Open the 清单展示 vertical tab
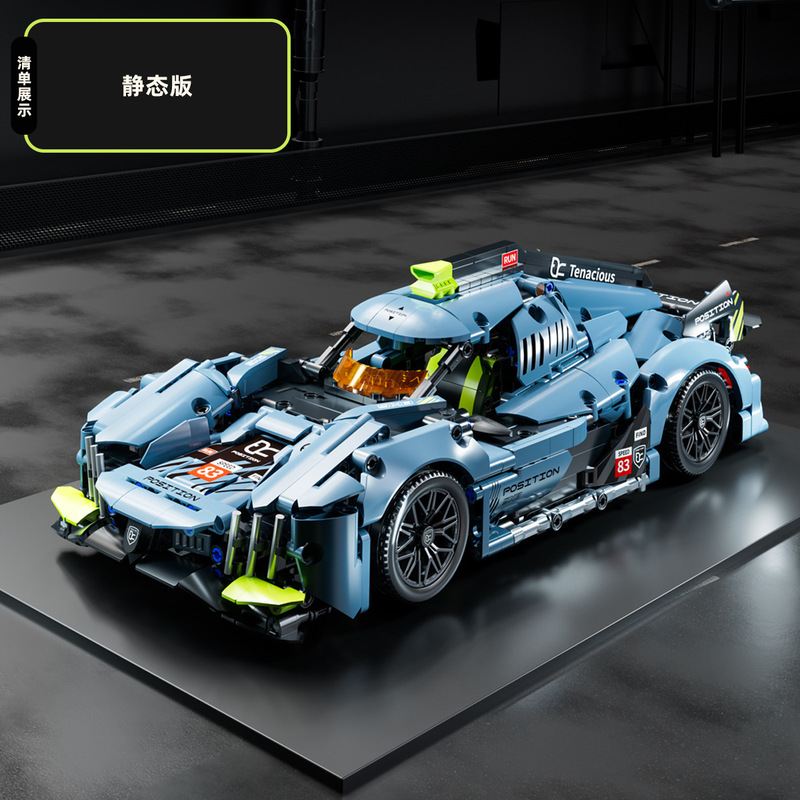 (24, 86)
